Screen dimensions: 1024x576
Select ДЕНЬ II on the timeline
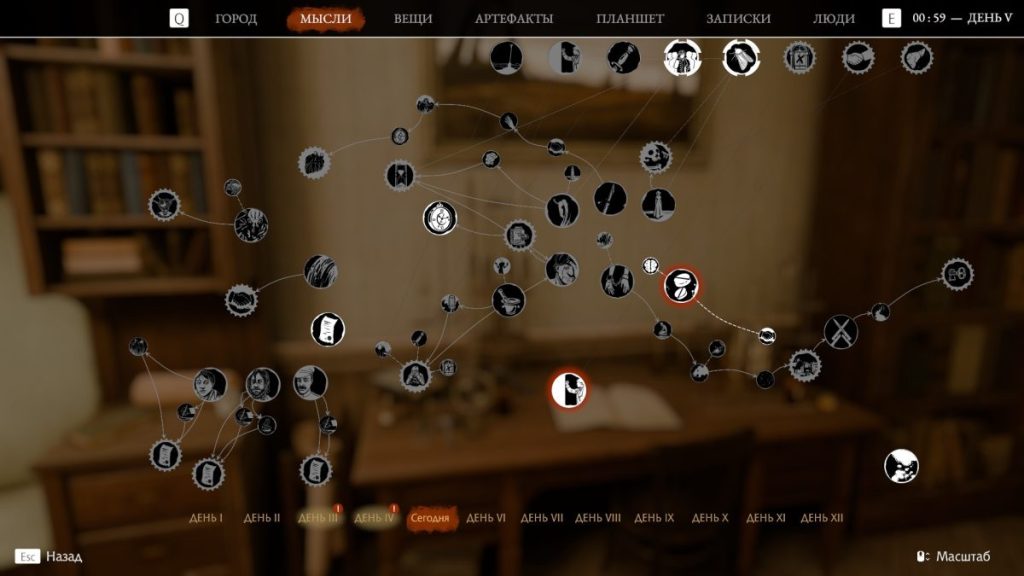point(262,518)
